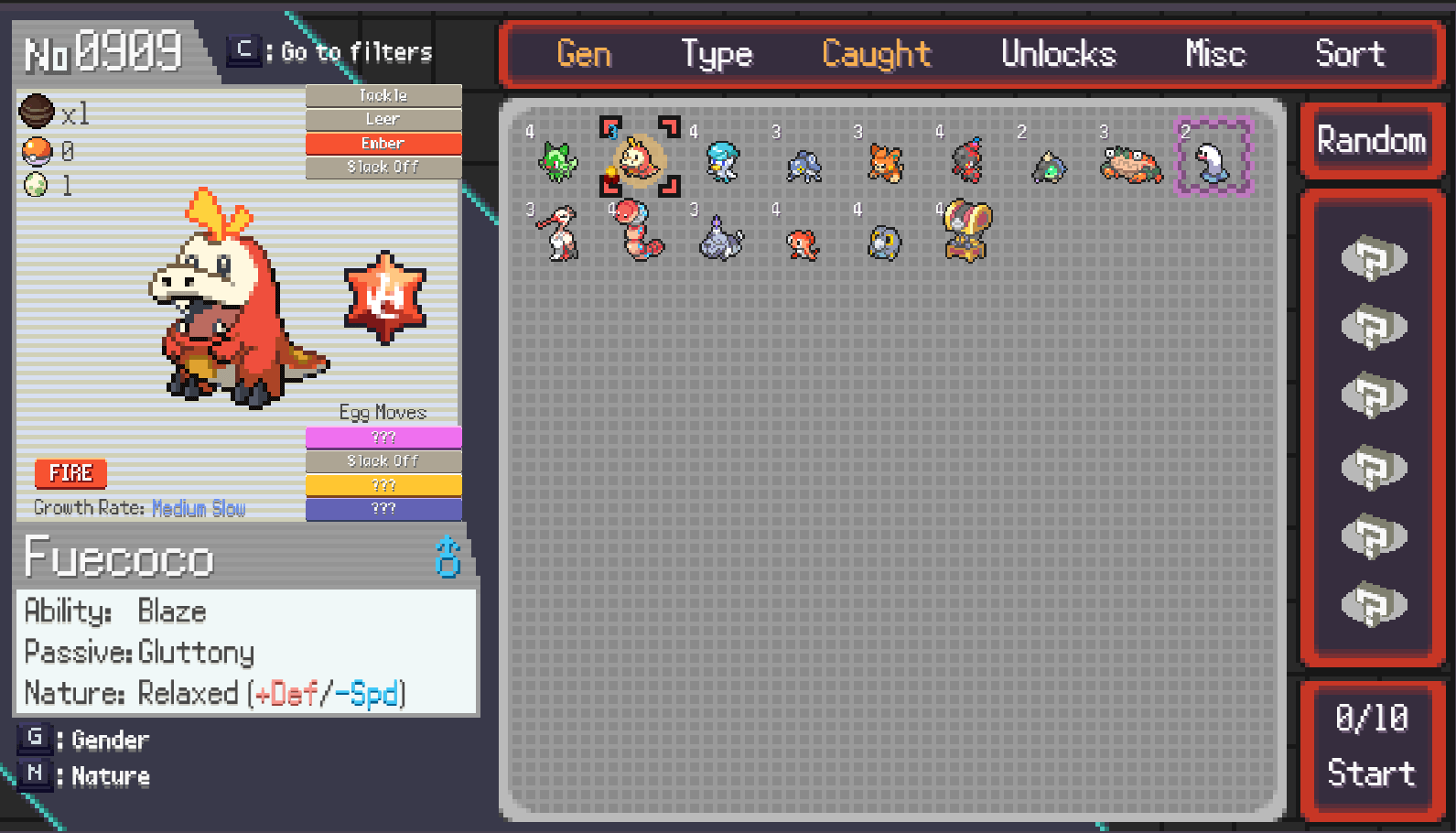Screen dimensions: 1456x833
Task: Choose the highlighted Fuecoco starter icon
Action: 639,159
